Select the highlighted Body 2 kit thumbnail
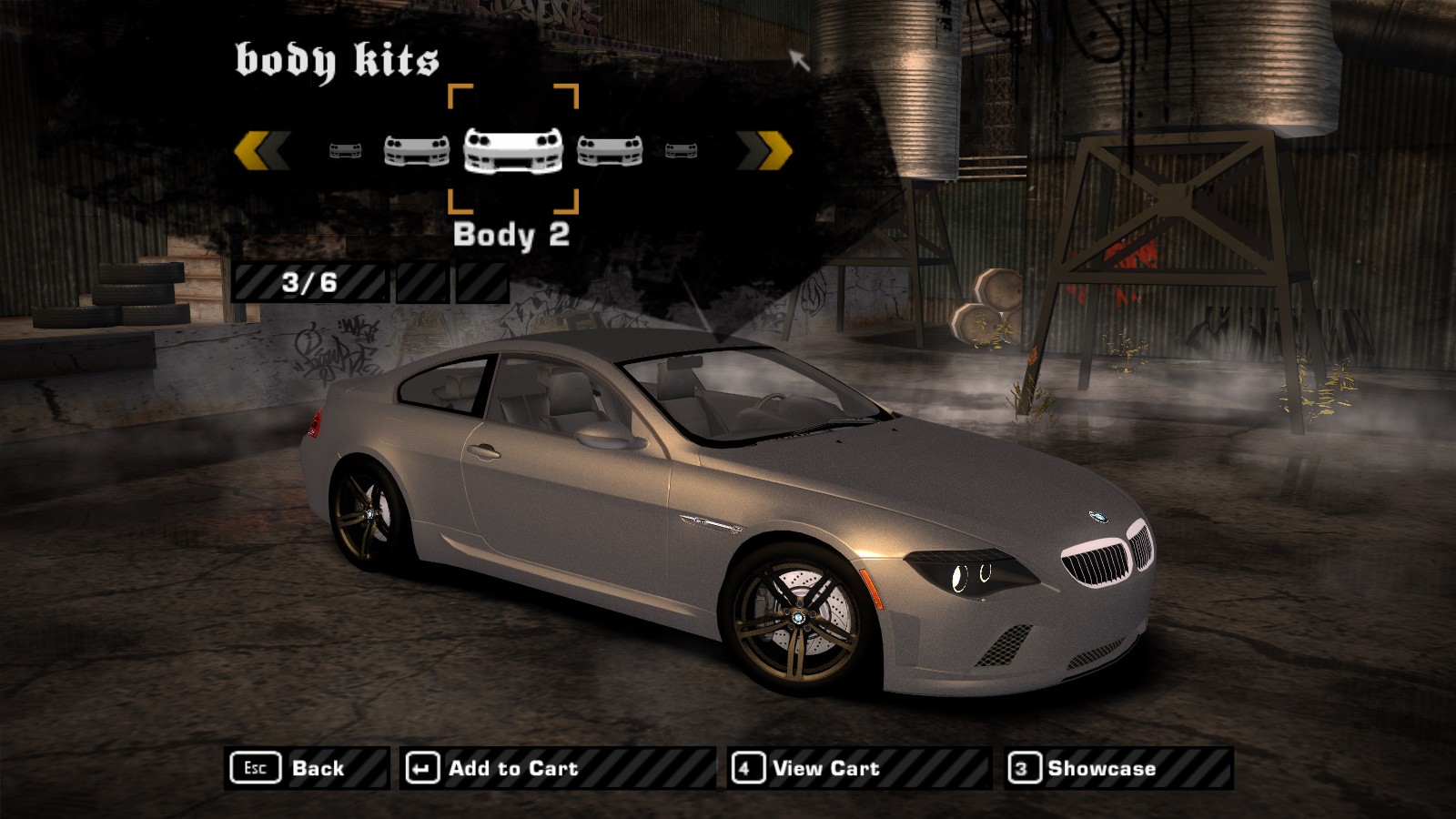The height and width of the screenshot is (819, 1456). [x=513, y=150]
